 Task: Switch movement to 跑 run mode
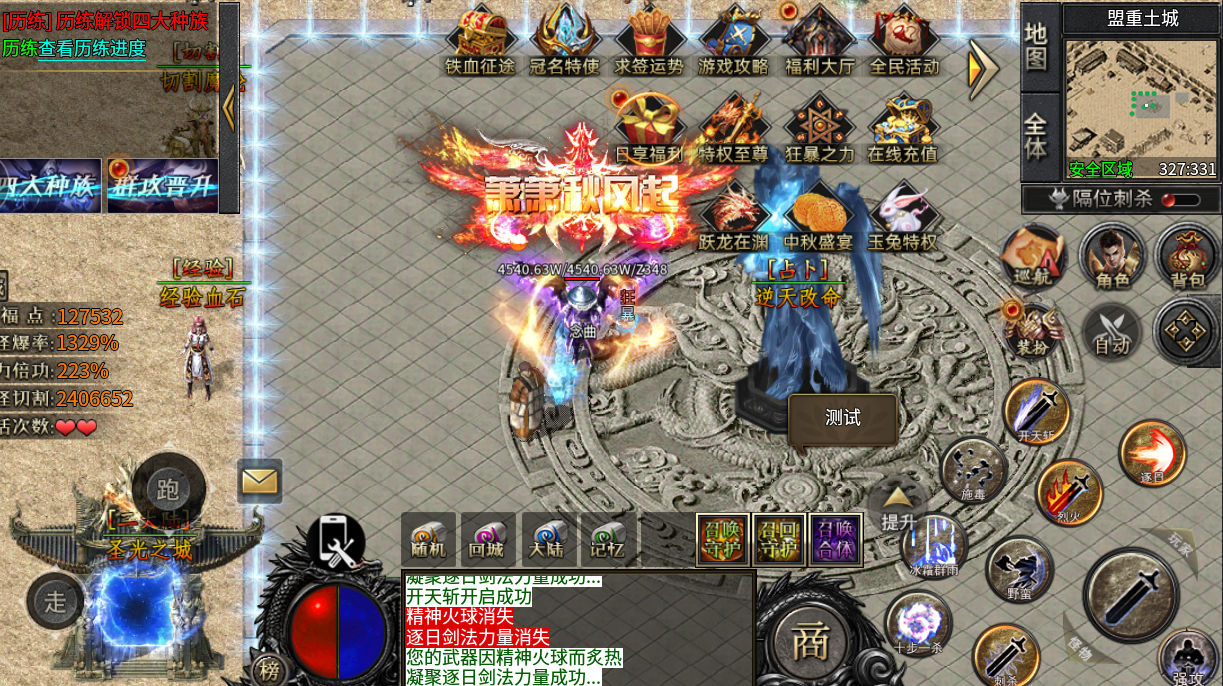[168, 489]
